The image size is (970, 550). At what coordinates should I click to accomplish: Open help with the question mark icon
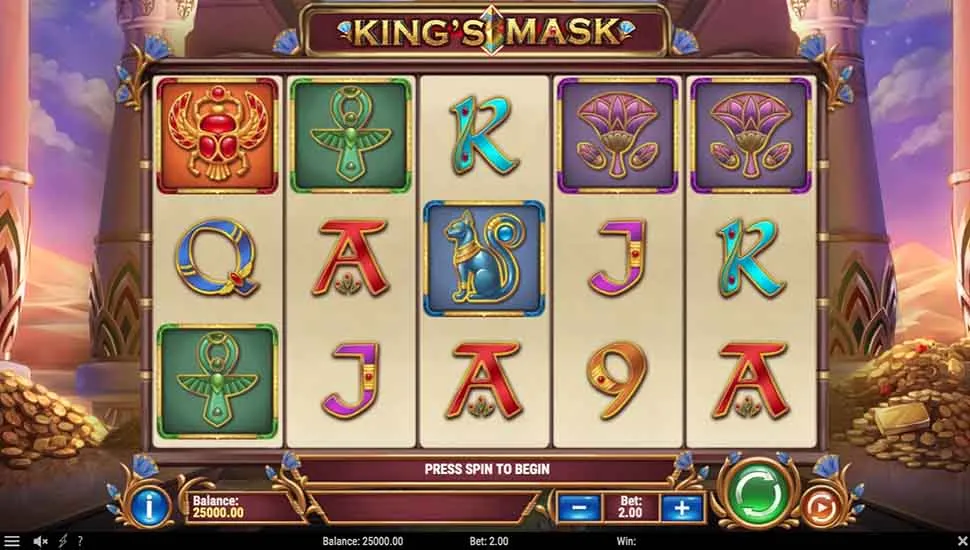pos(80,541)
